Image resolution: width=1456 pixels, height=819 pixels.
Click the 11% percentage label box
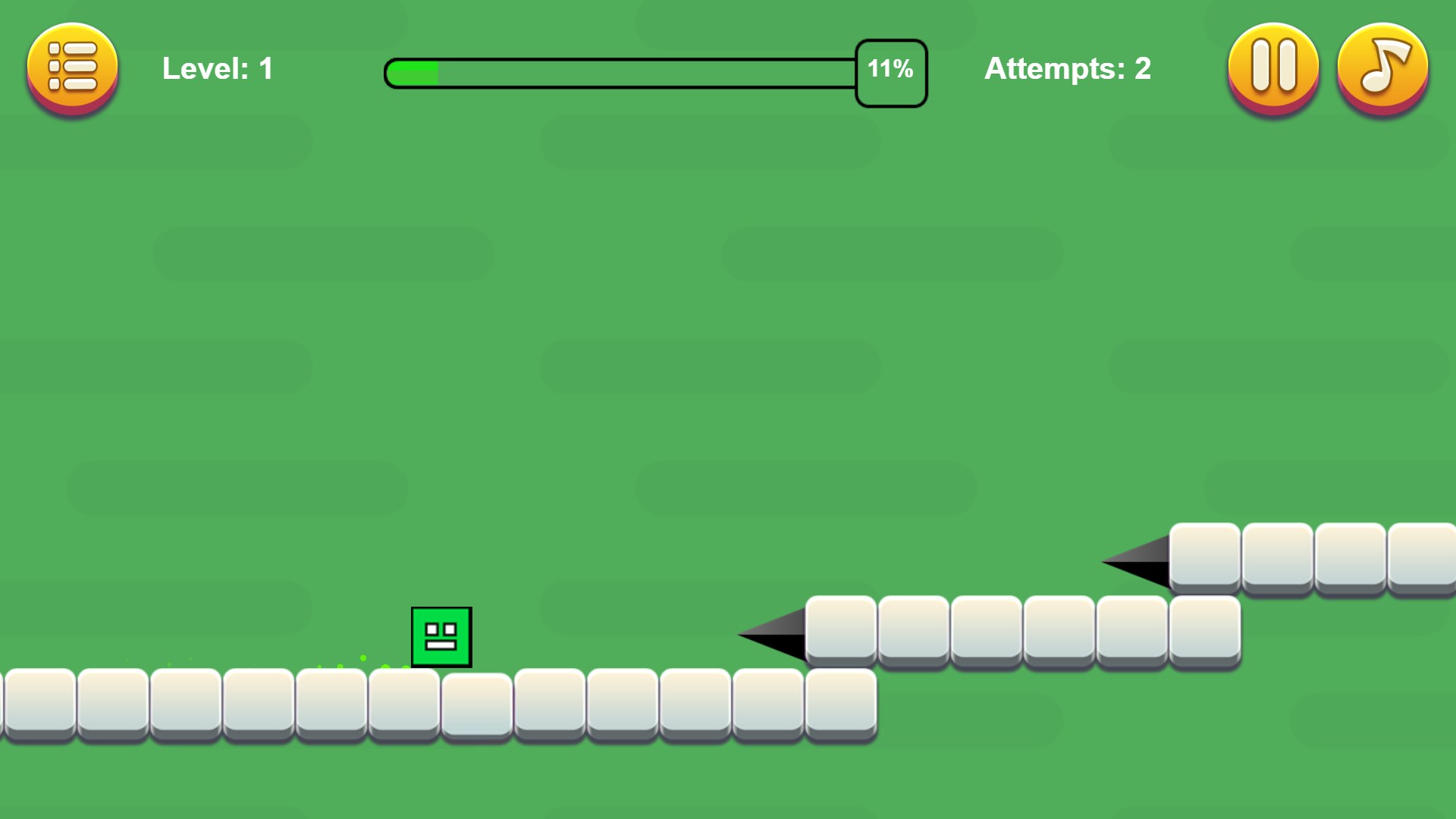(890, 71)
